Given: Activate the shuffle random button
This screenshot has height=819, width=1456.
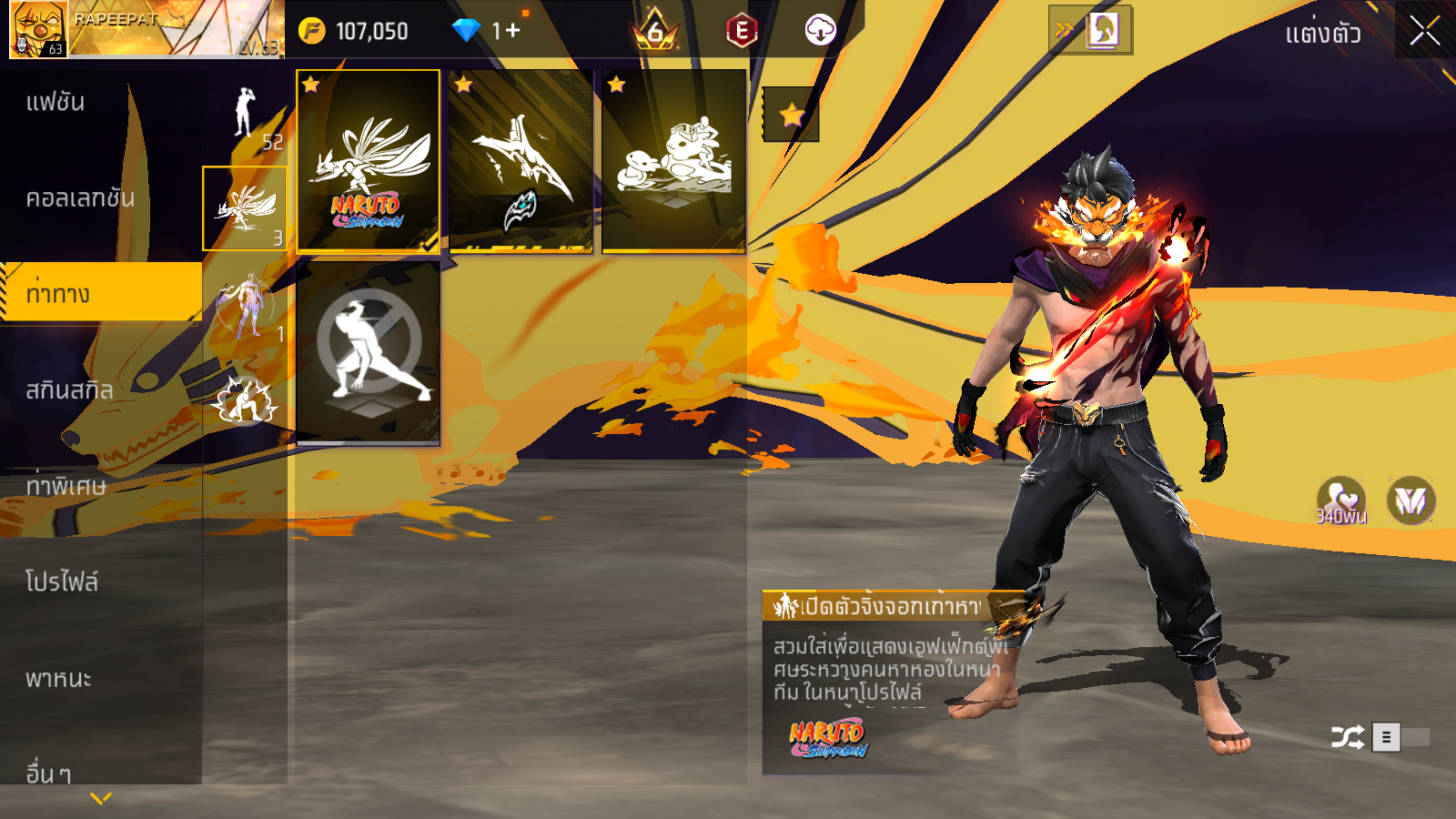Looking at the screenshot, I should click(x=1347, y=737).
